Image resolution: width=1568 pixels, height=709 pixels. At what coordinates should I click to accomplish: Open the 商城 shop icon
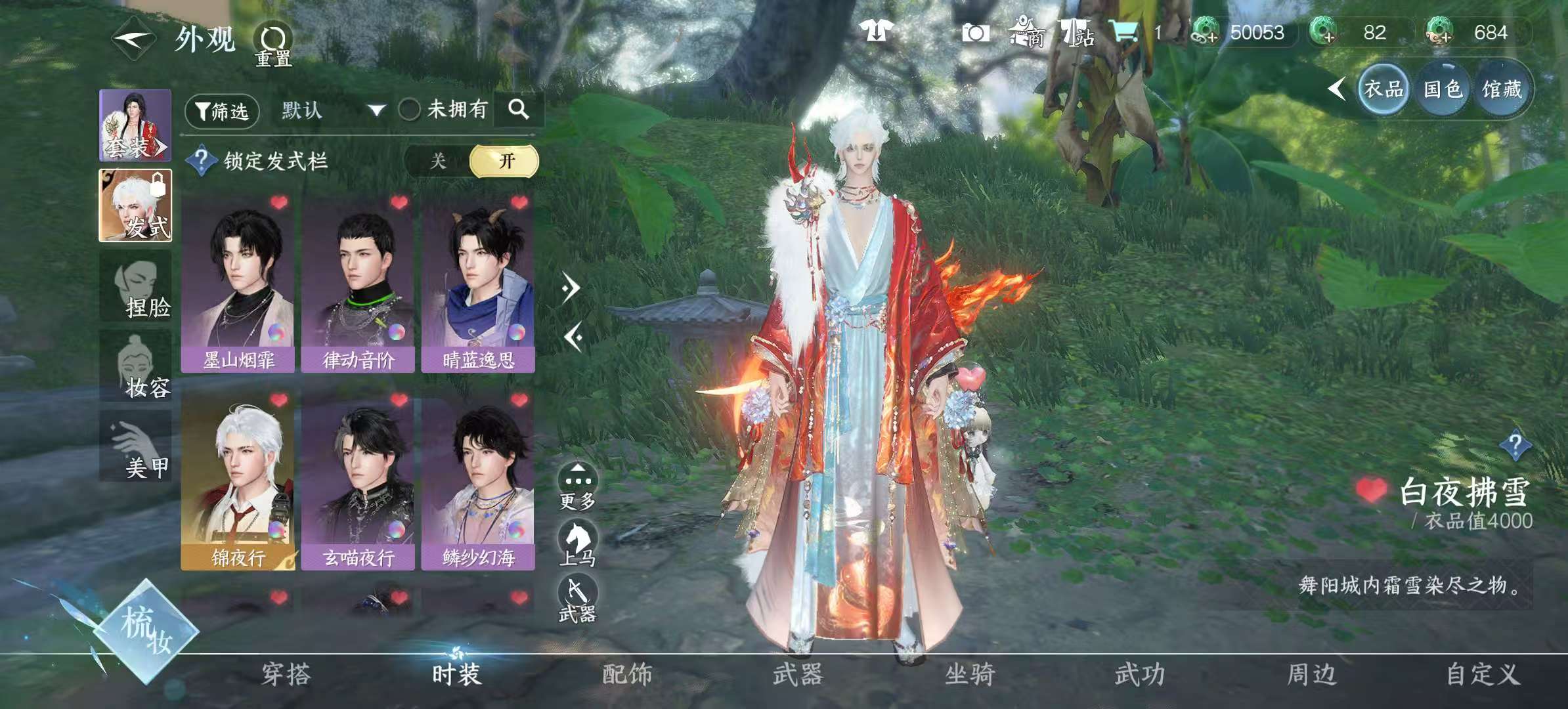point(1027,32)
